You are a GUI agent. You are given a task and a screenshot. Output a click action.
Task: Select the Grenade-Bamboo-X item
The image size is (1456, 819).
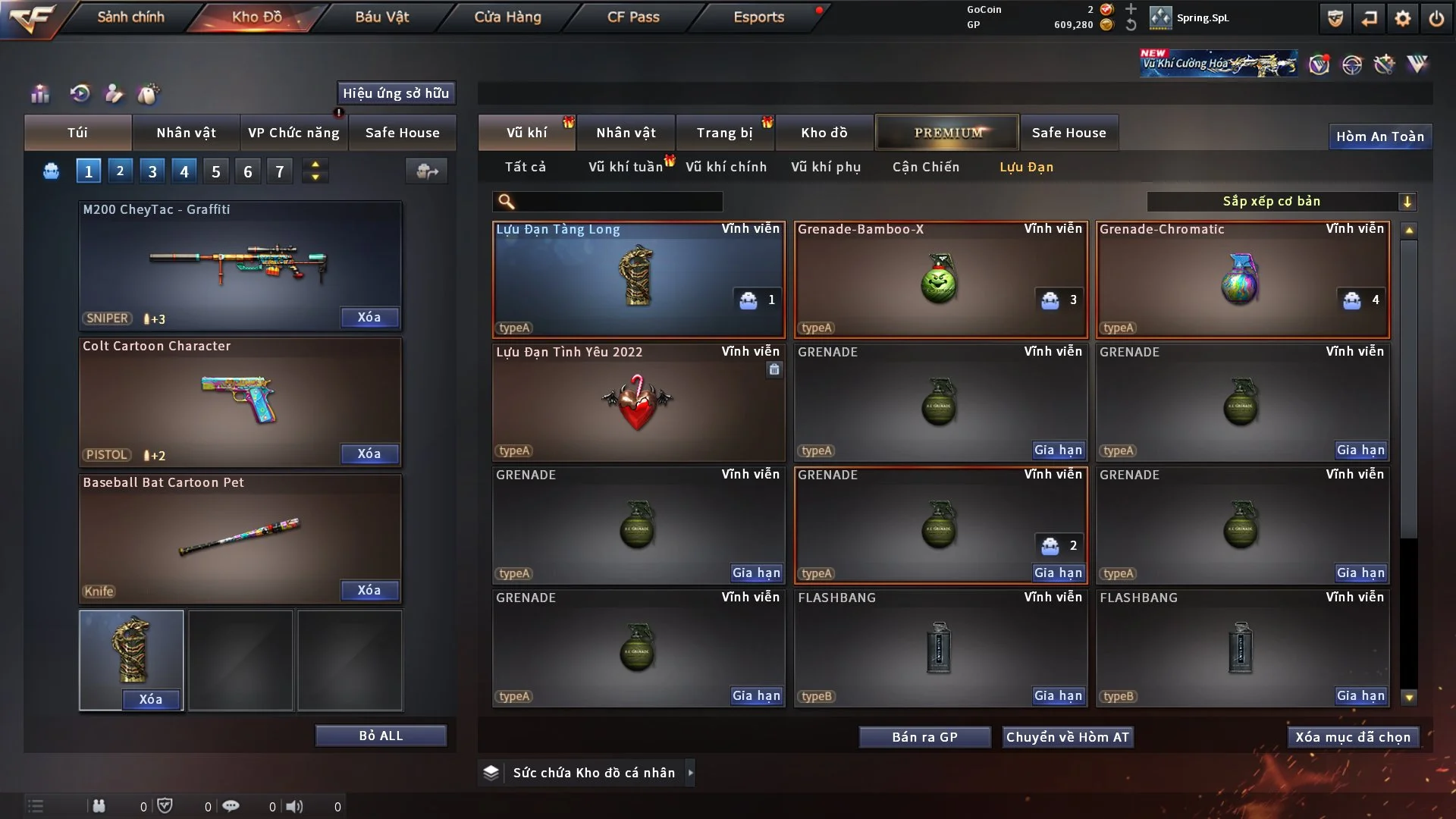[940, 279]
